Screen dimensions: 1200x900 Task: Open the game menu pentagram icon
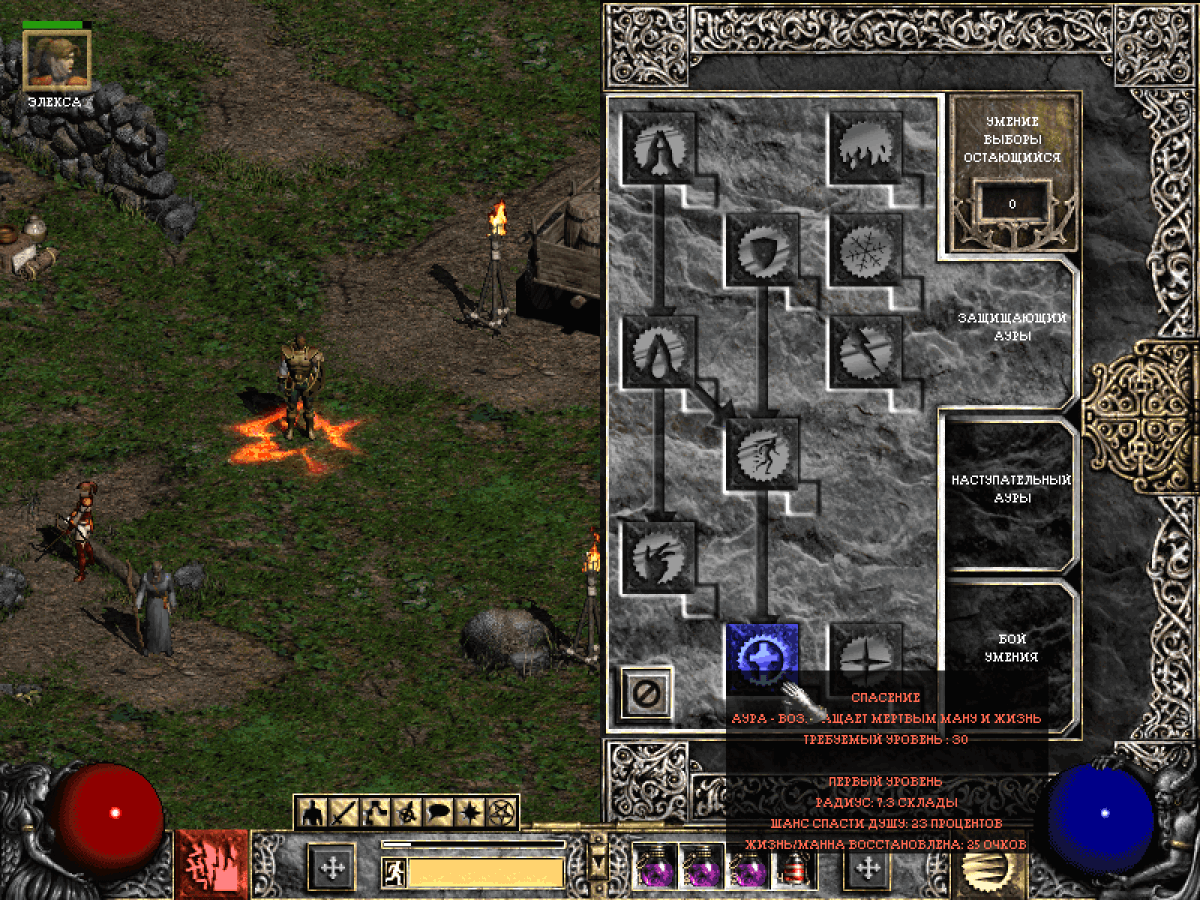coord(502,813)
